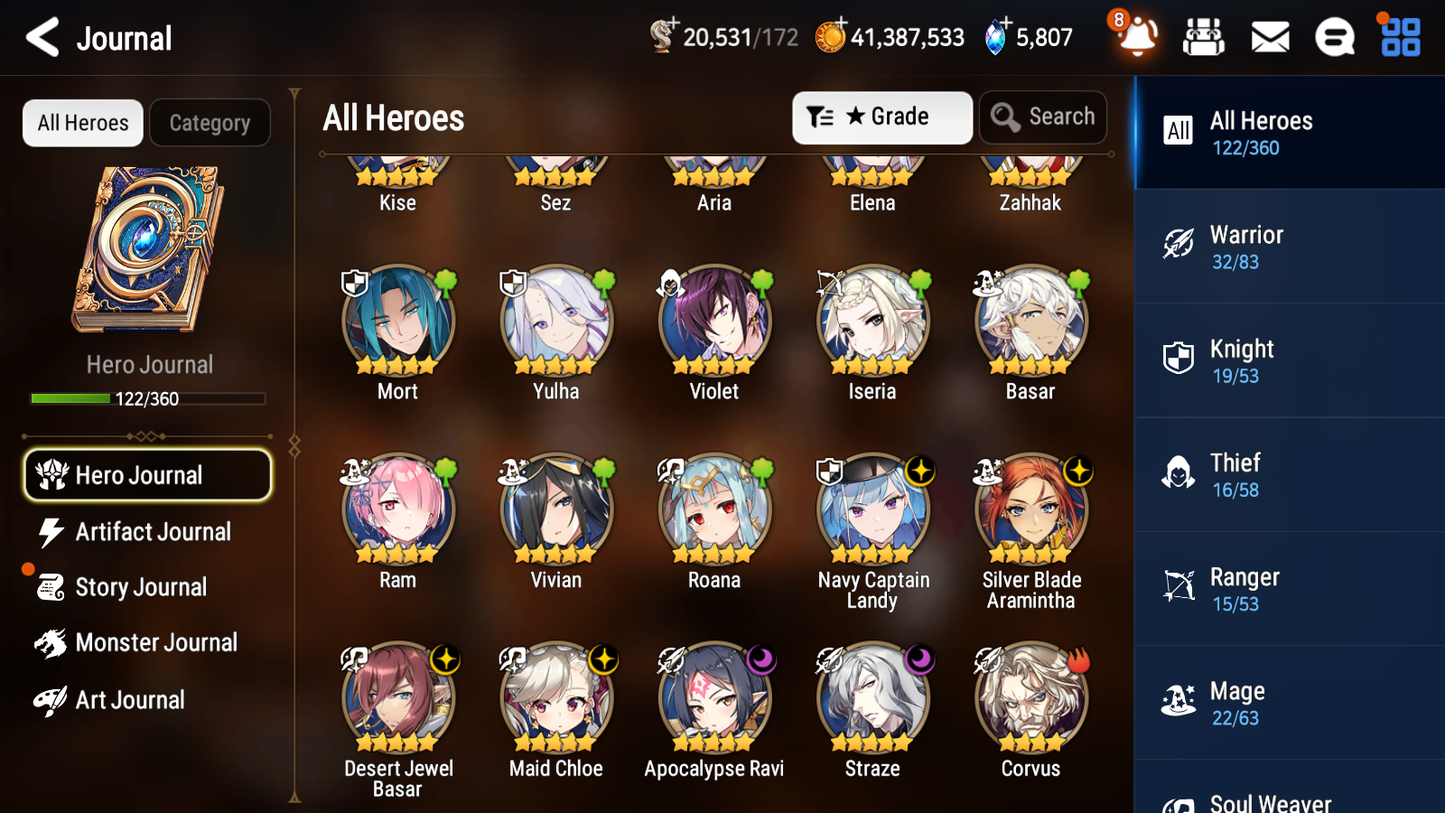Click the Hero Journal progress bar

click(148, 398)
